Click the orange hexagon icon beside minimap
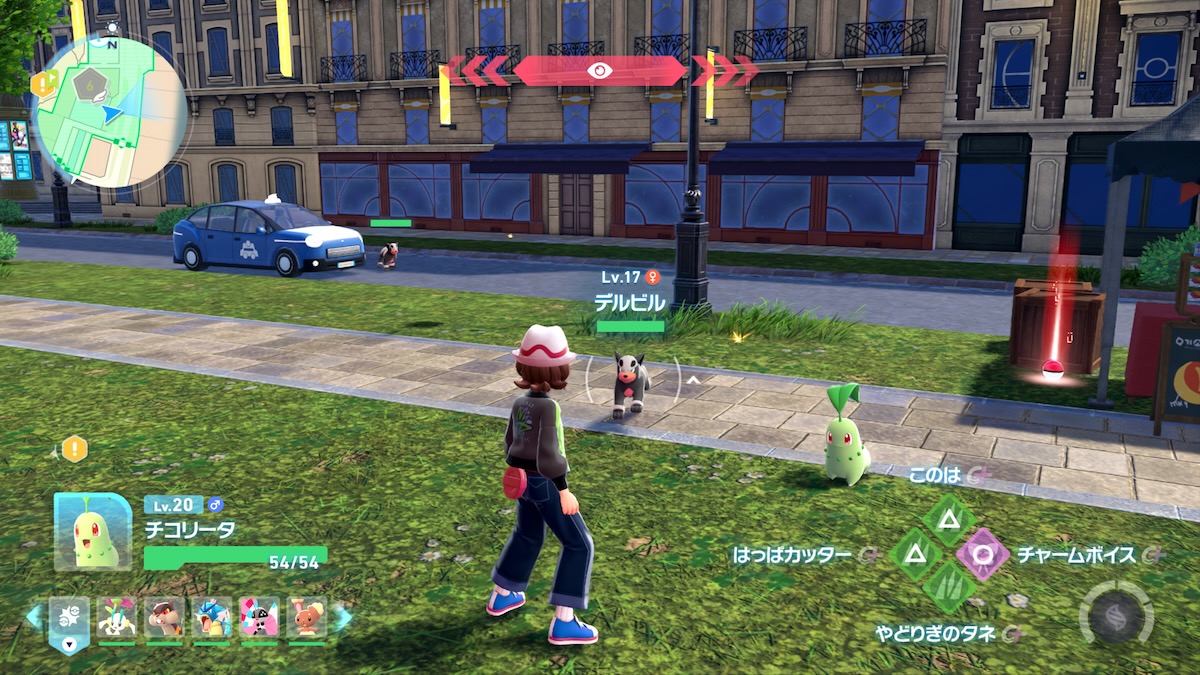The height and width of the screenshot is (675, 1200). 42,85
